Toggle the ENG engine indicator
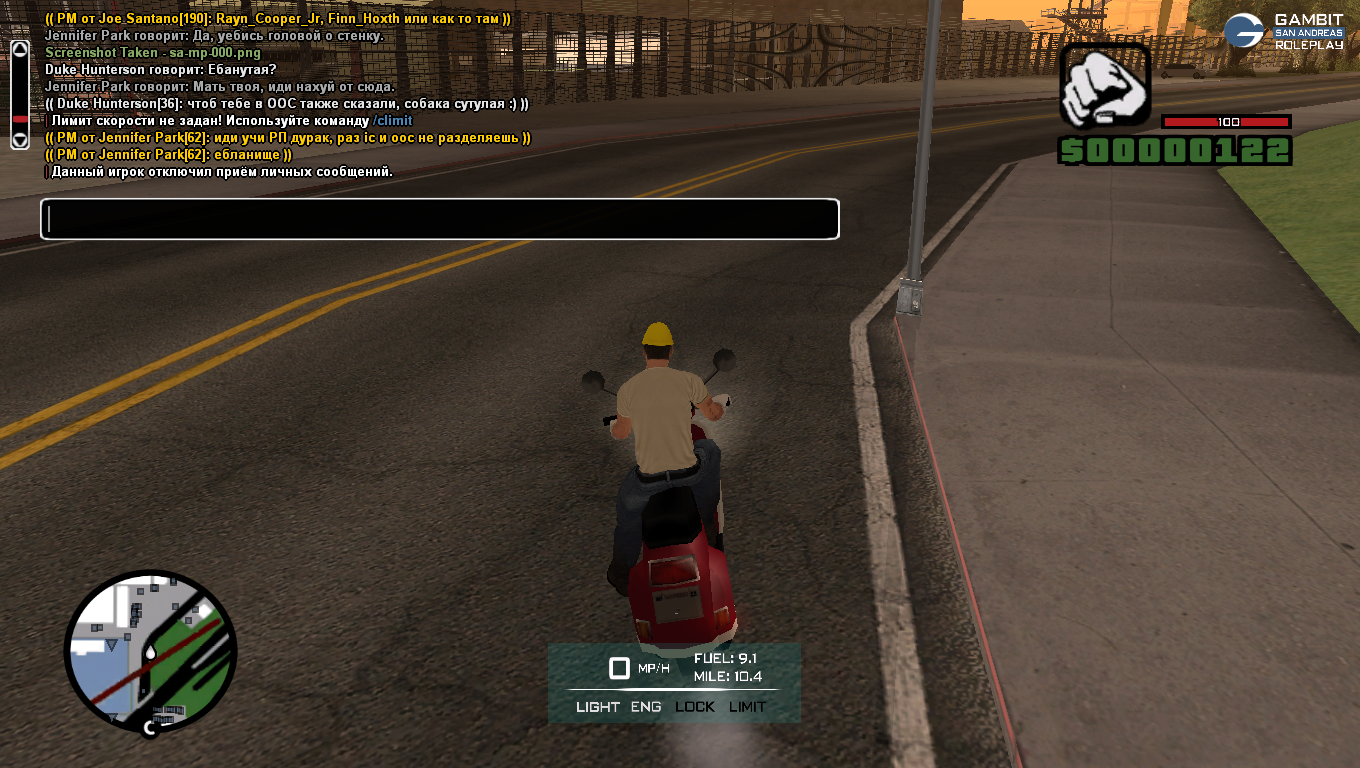Viewport: 1360px width, 768px height. click(646, 707)
